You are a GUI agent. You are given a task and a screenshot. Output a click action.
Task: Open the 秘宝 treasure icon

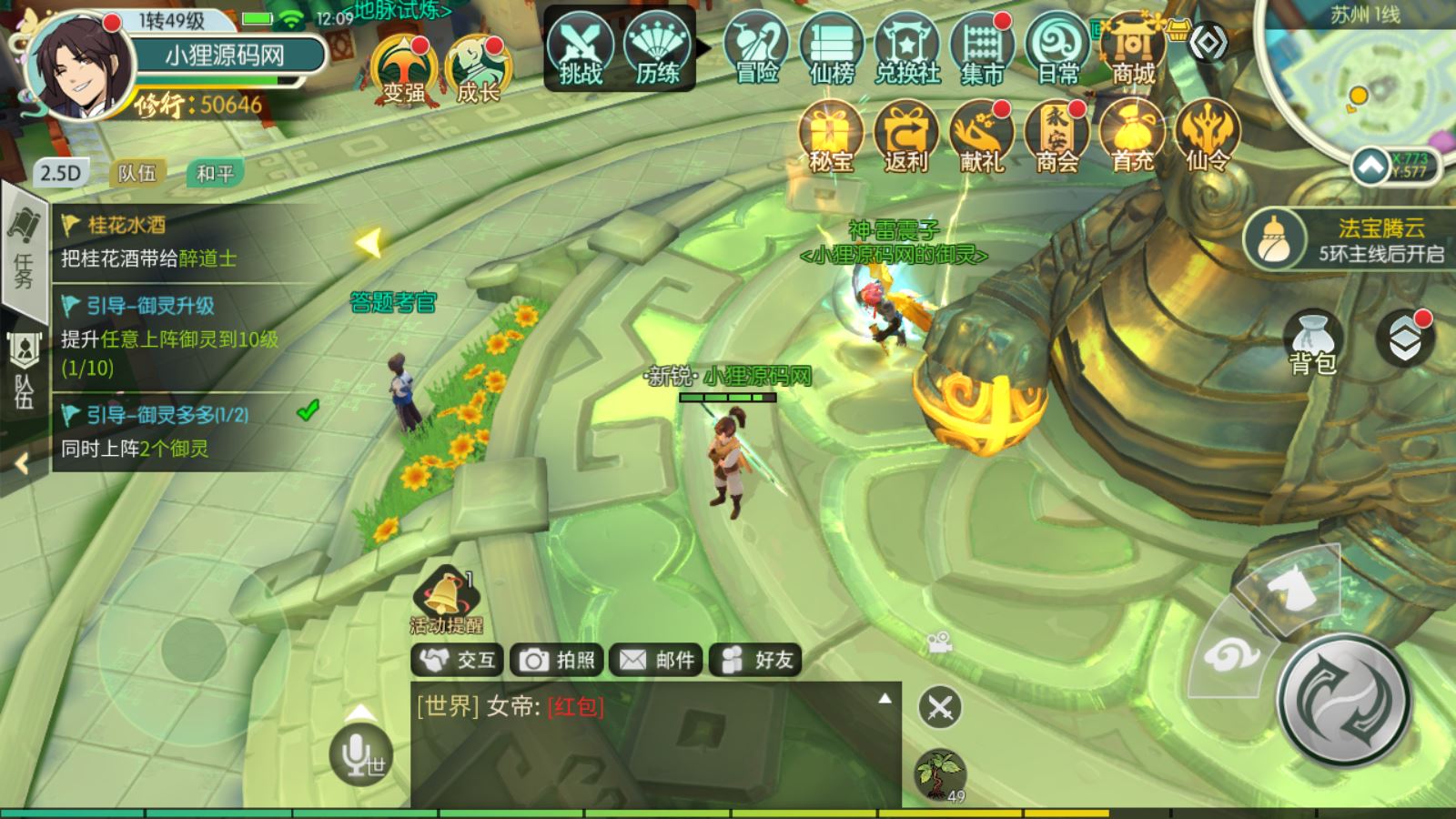(831, 138)
